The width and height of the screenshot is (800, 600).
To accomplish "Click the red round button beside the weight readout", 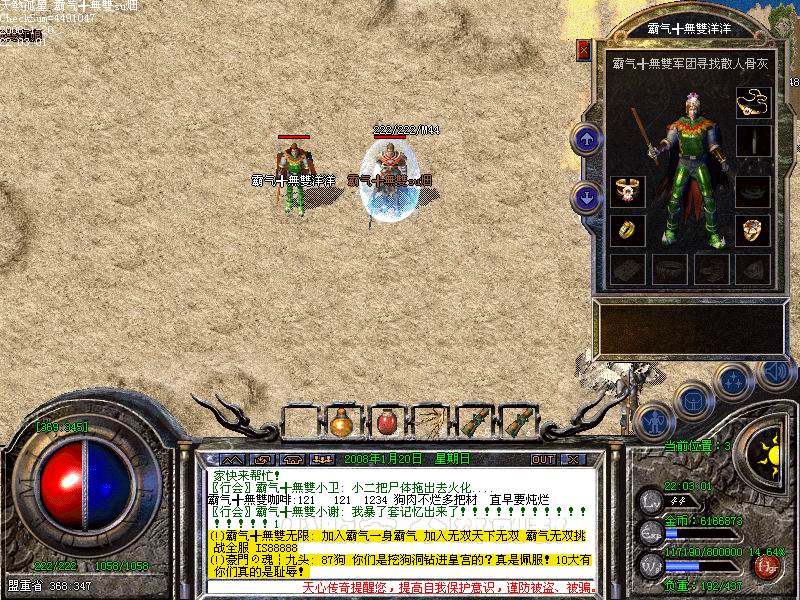I will pyautogui.click(x=768, y=568).
